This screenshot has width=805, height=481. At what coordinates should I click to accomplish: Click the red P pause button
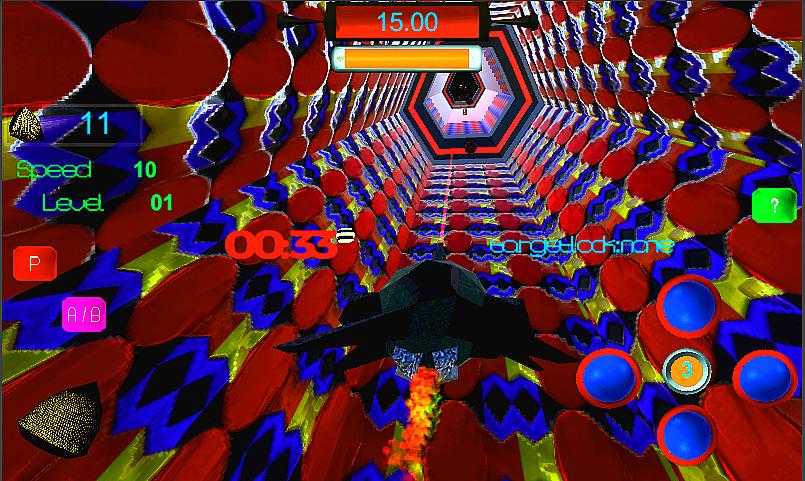34,264
